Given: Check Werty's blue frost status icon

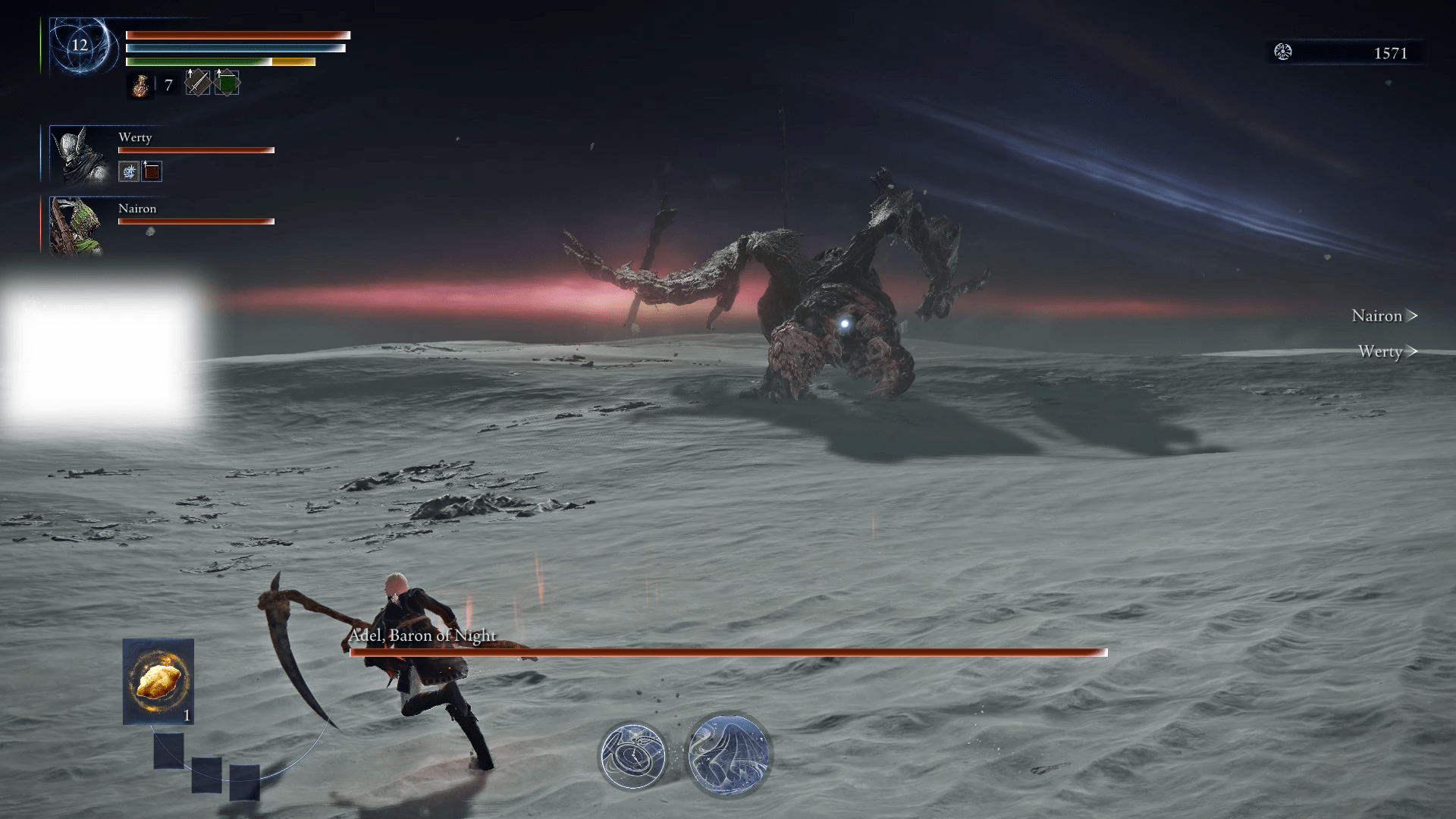Looking at the screenshot, I should tap(129, 171).
